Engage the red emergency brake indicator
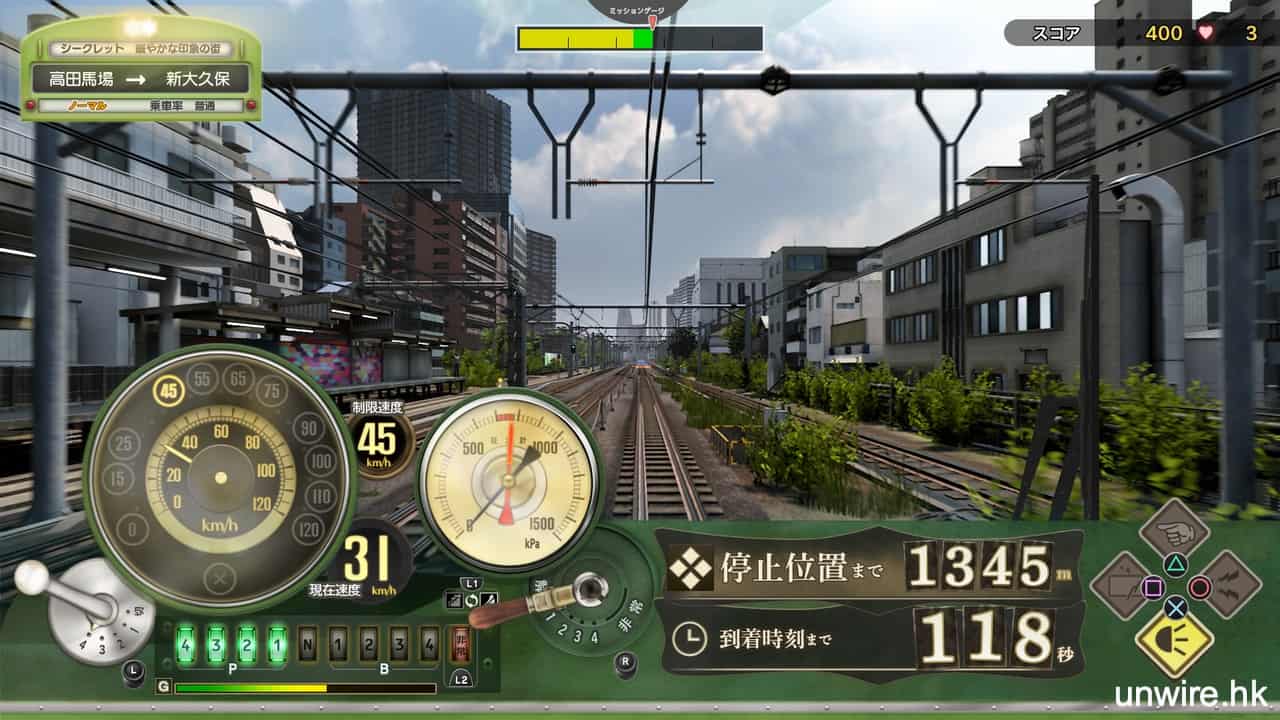The height and width of the screenshot is (720, 1280). 461,643
